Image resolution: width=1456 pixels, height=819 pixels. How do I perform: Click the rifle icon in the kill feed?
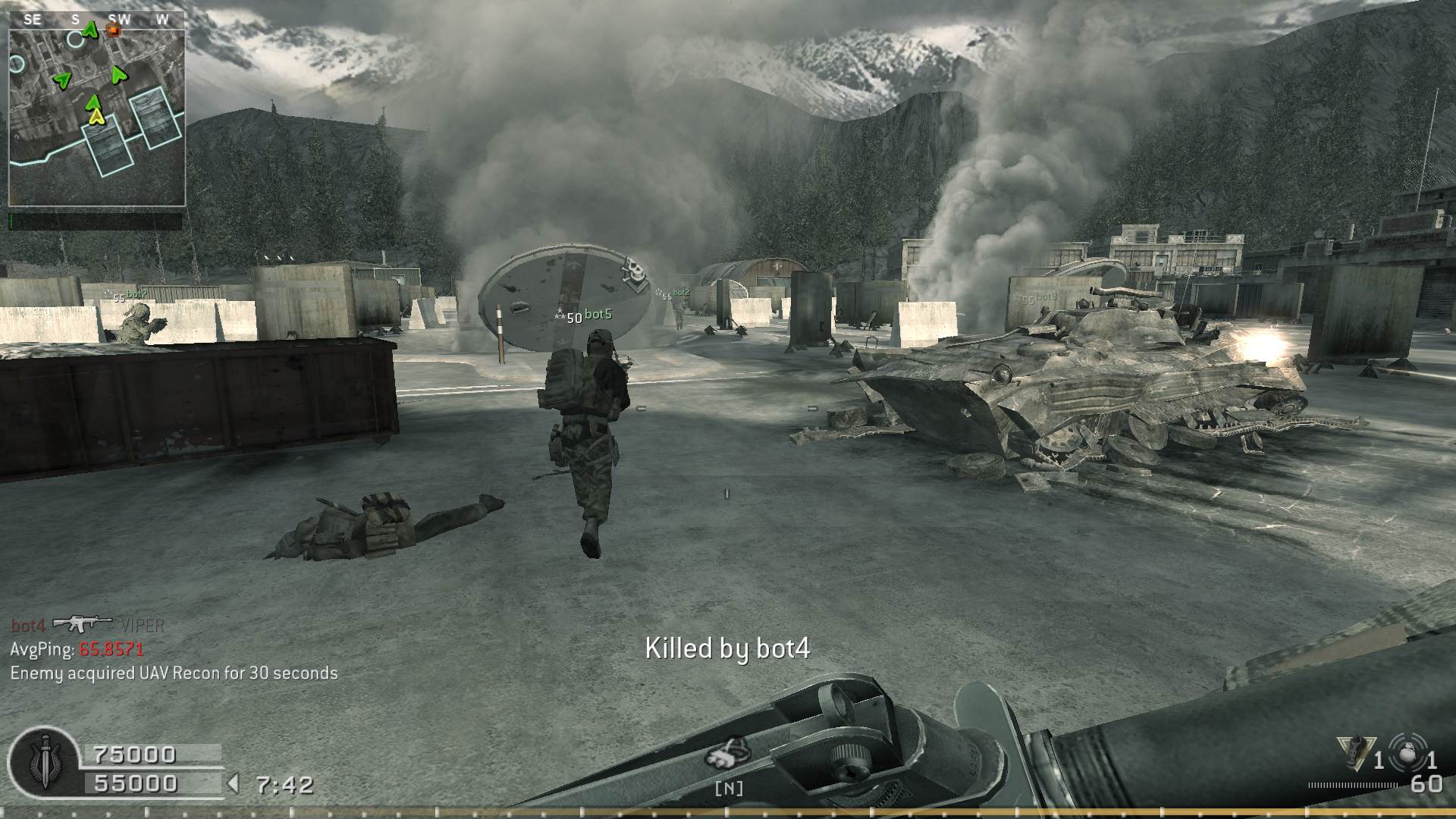(81, 623)
